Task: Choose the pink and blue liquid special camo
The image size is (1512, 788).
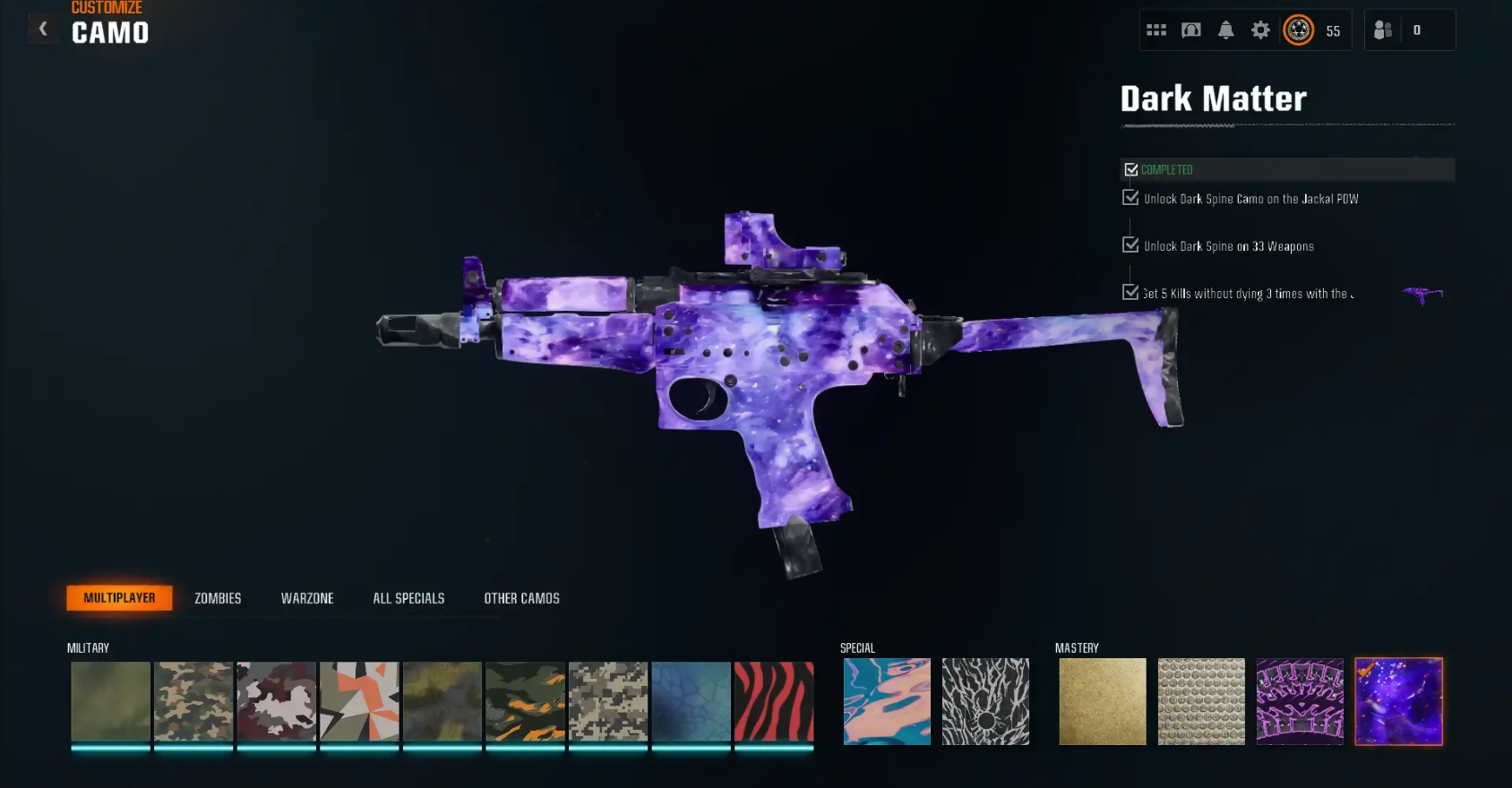Action: (887, 701)
